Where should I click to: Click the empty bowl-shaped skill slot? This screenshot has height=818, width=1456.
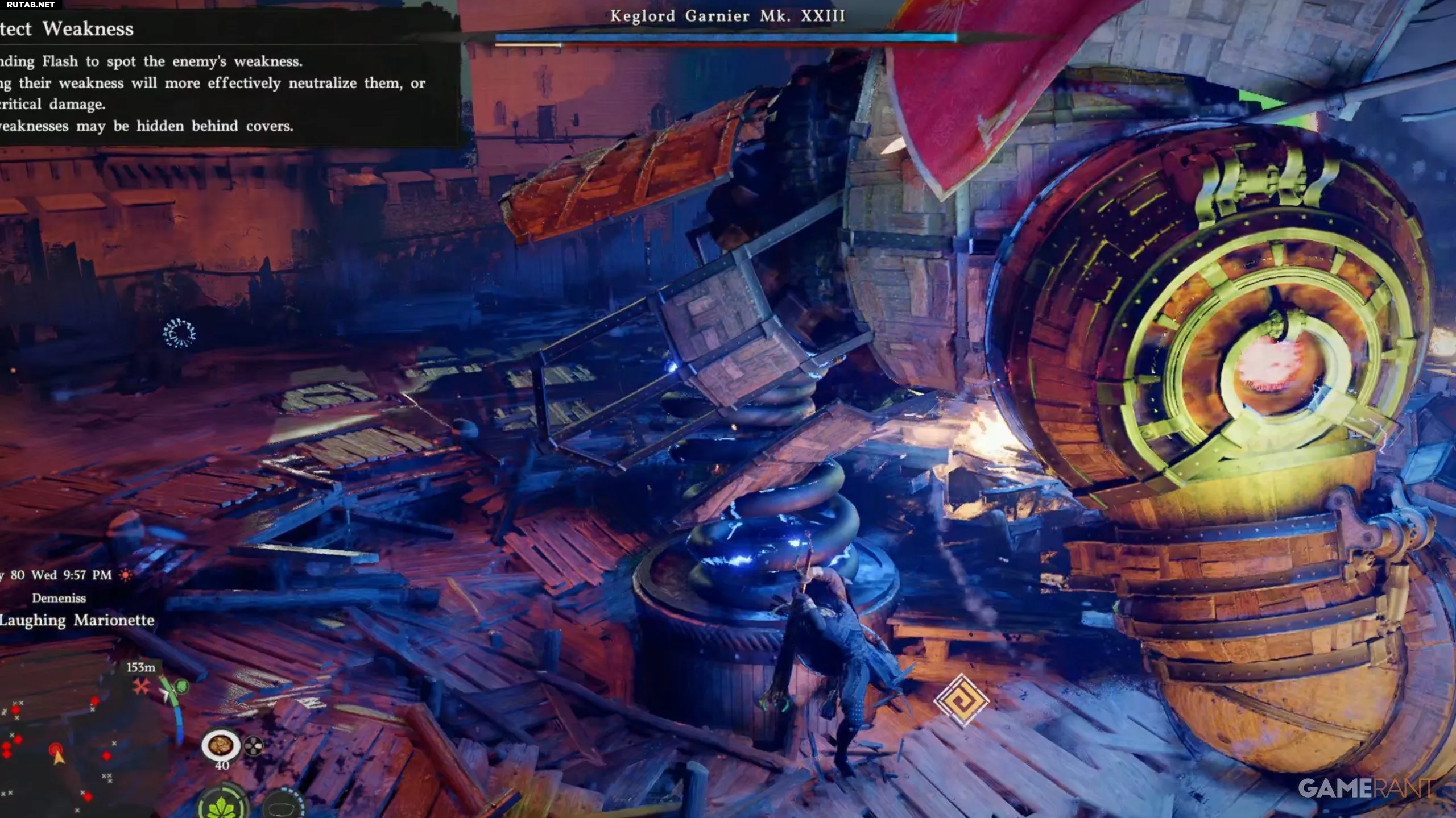point(283,807)
